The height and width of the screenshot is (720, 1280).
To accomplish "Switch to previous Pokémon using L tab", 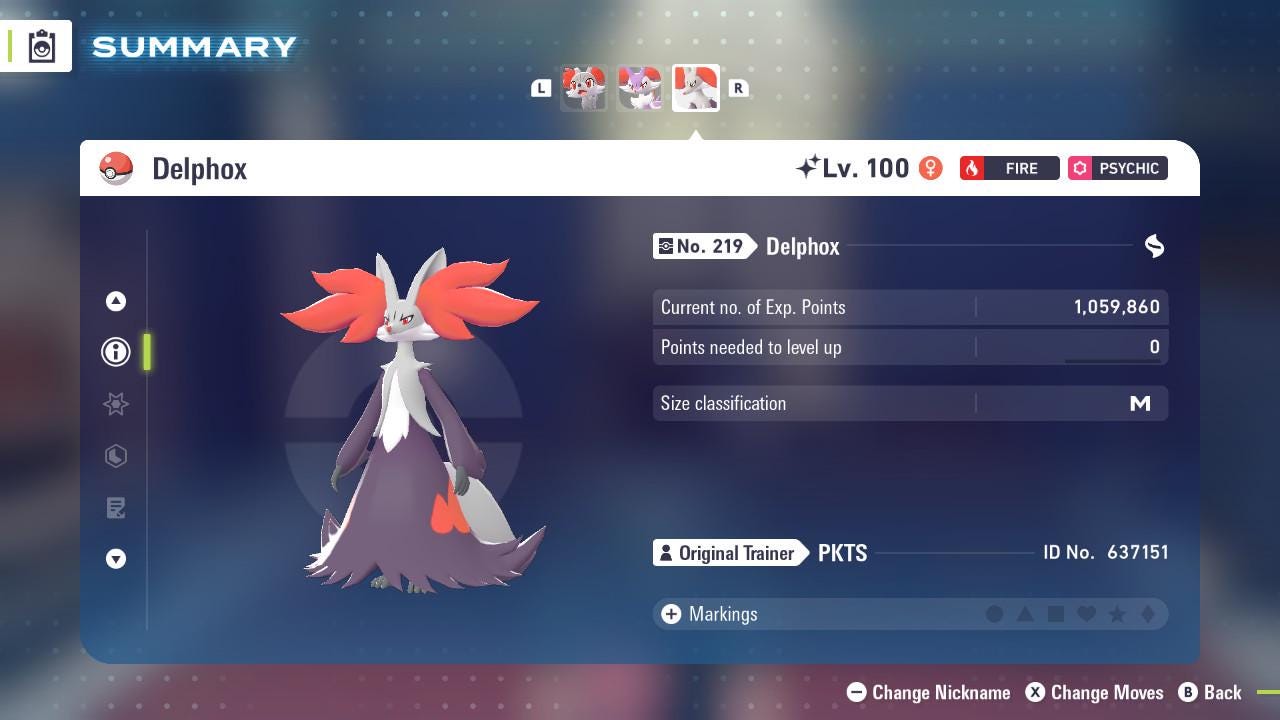I will click(541, 88).
